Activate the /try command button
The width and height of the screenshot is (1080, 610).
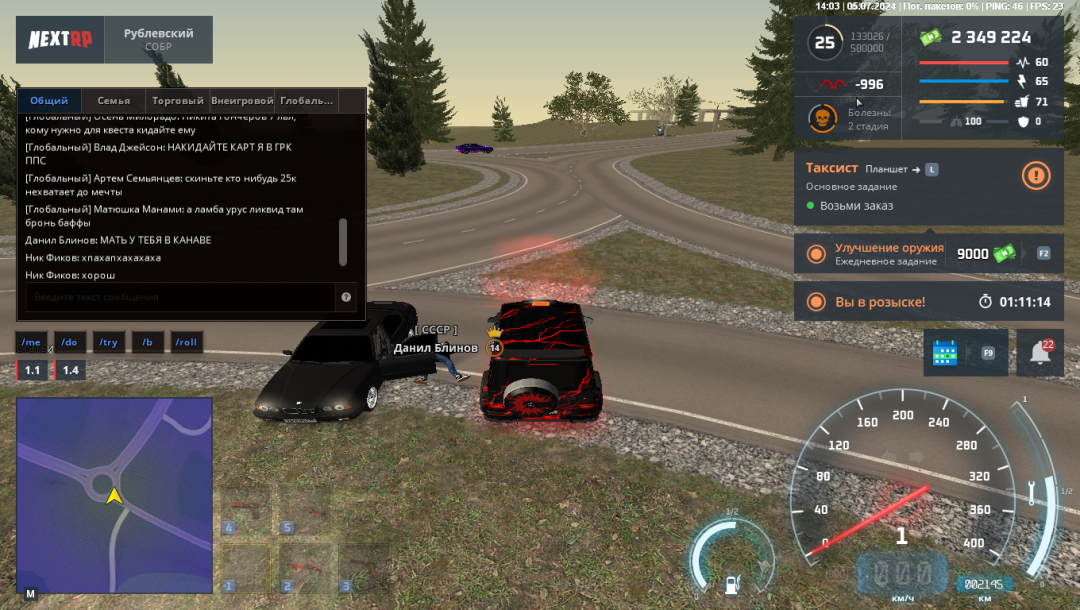click(x=108, y=342)
